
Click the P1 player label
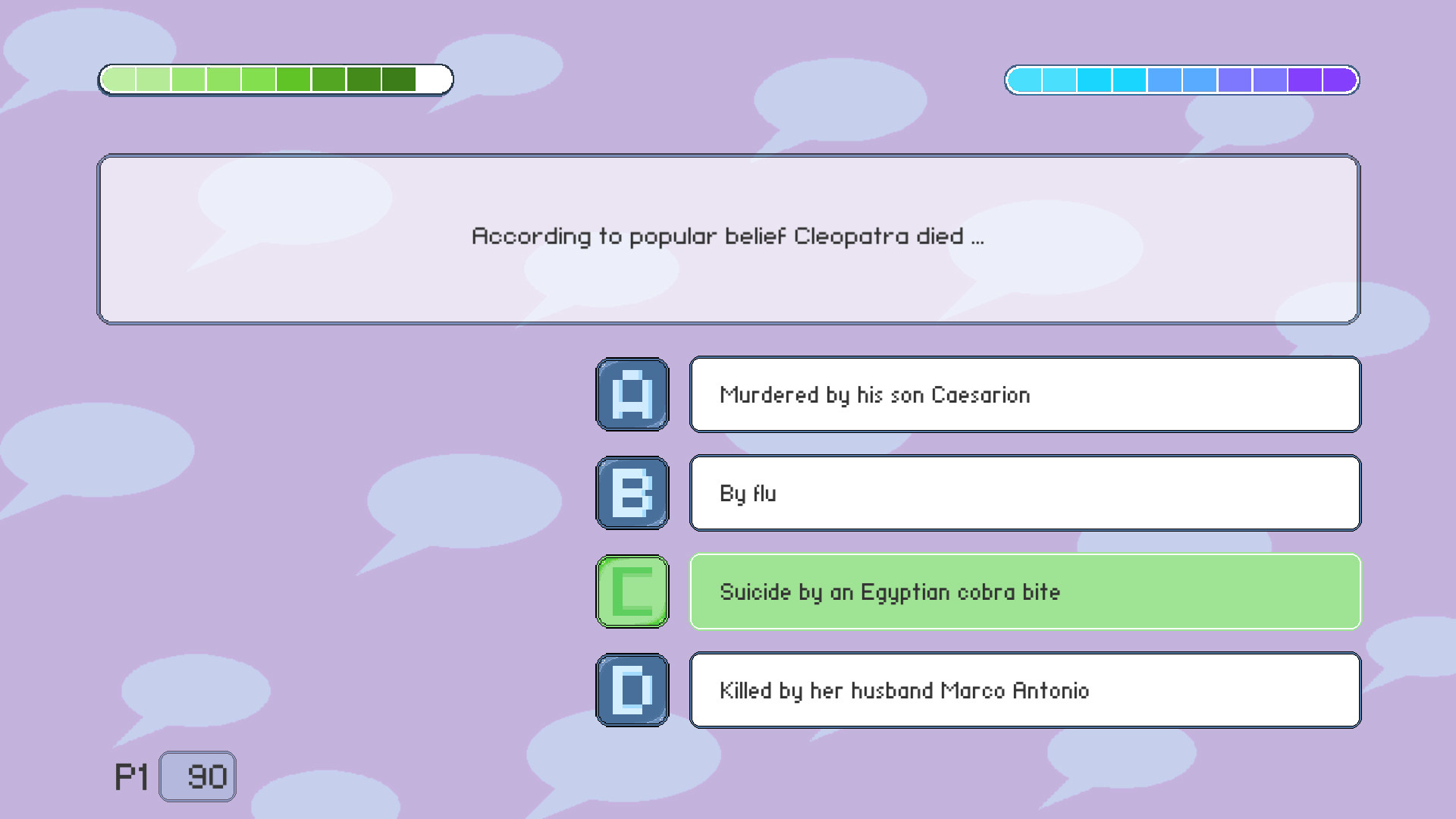130,775
